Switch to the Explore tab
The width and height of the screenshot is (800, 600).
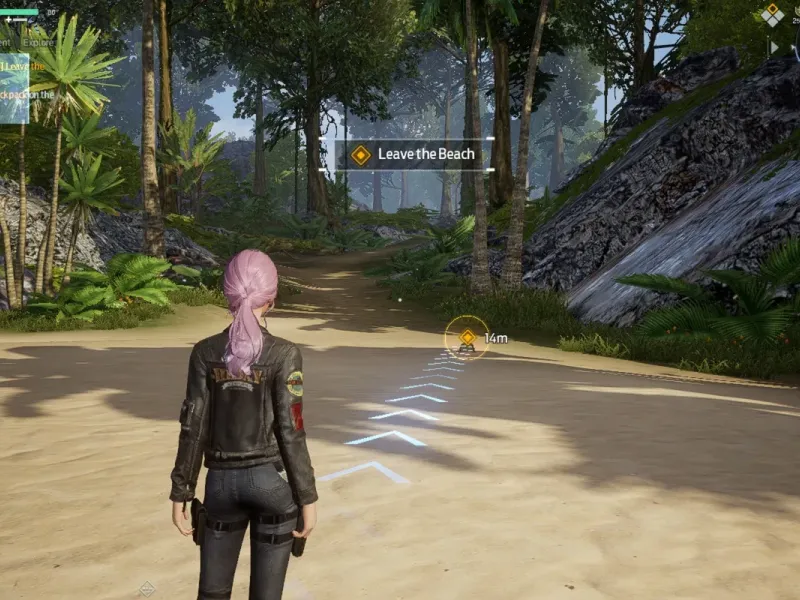[x=39, y=42]
